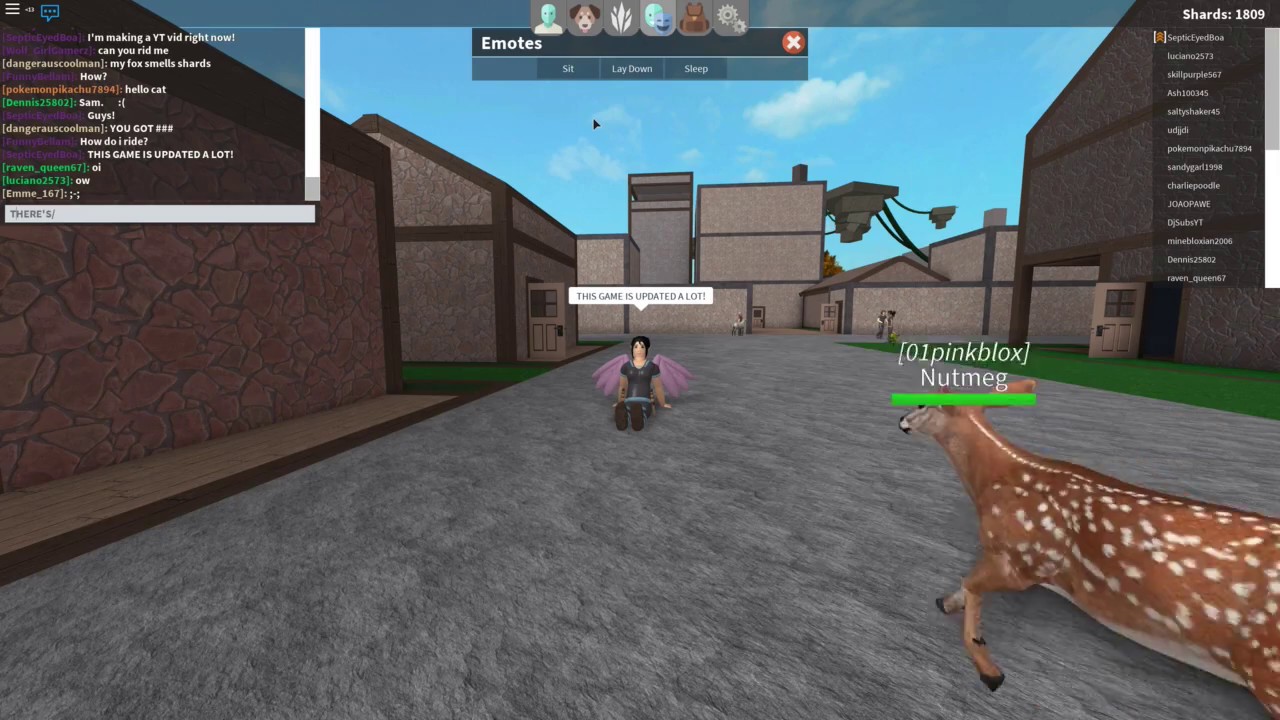This screenshot has width=1280, height=720.
Task: Select SepticEyedBoa in the player list
Action: click(x=1195, y=37)
